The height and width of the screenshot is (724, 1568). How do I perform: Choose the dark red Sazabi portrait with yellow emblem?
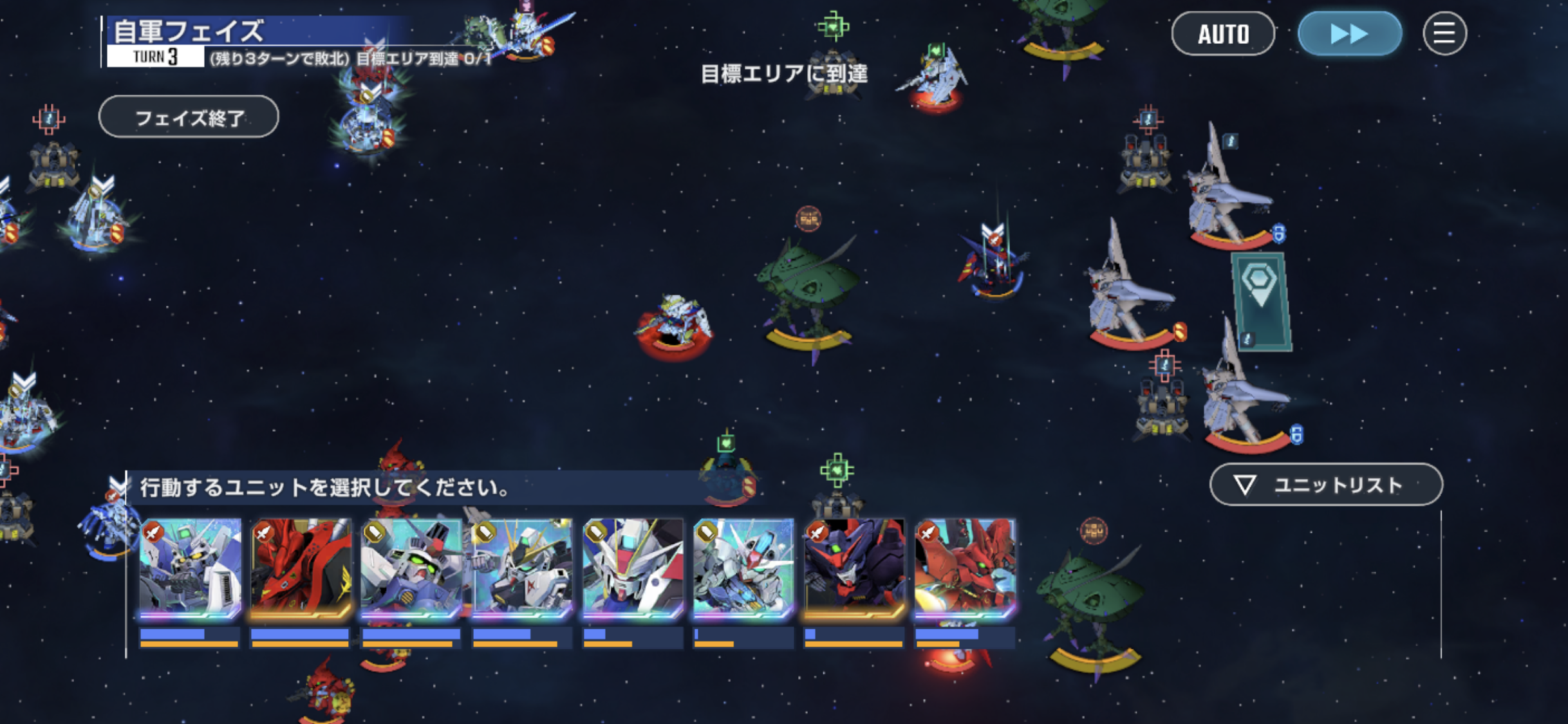click(x=301, y=568)
